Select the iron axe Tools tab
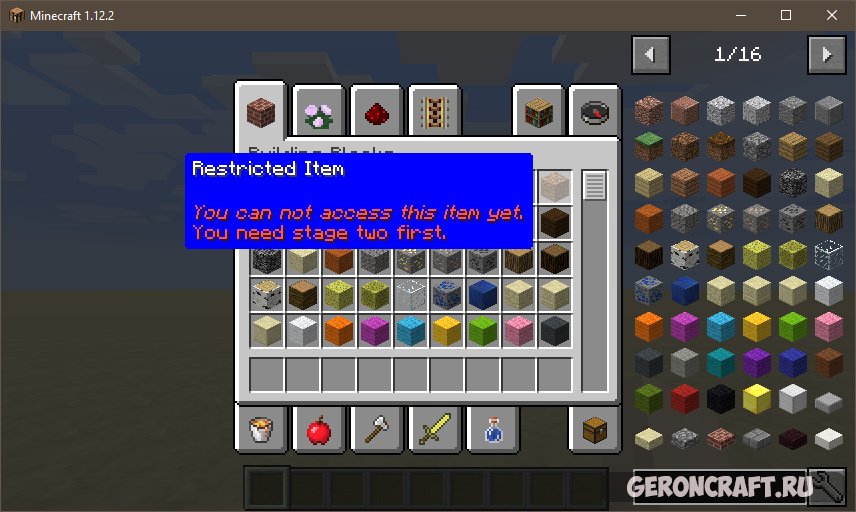The width and height of the screenshot is (856, 512). tap(376, 430)
